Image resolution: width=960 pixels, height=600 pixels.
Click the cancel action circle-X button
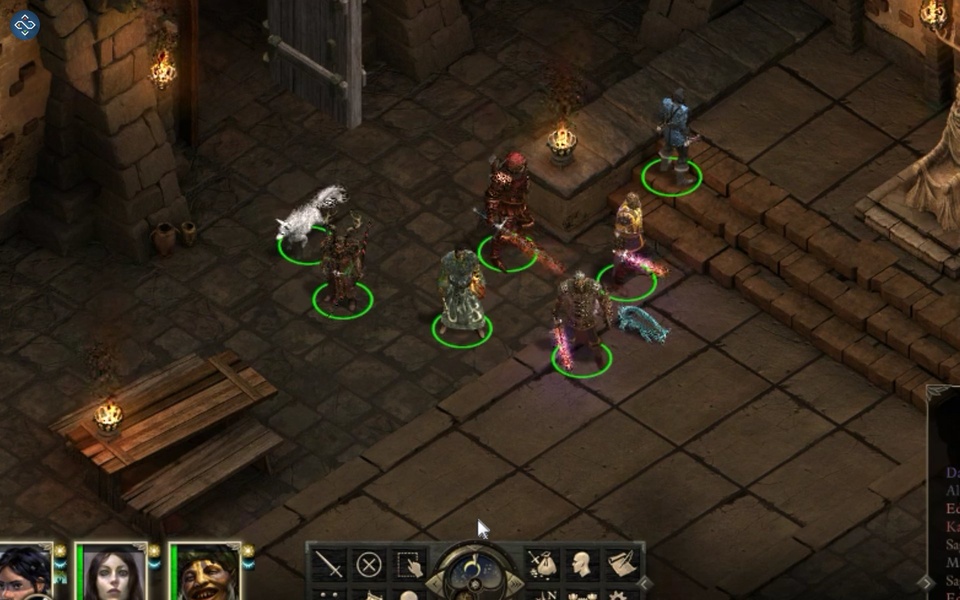pos(369,565)
